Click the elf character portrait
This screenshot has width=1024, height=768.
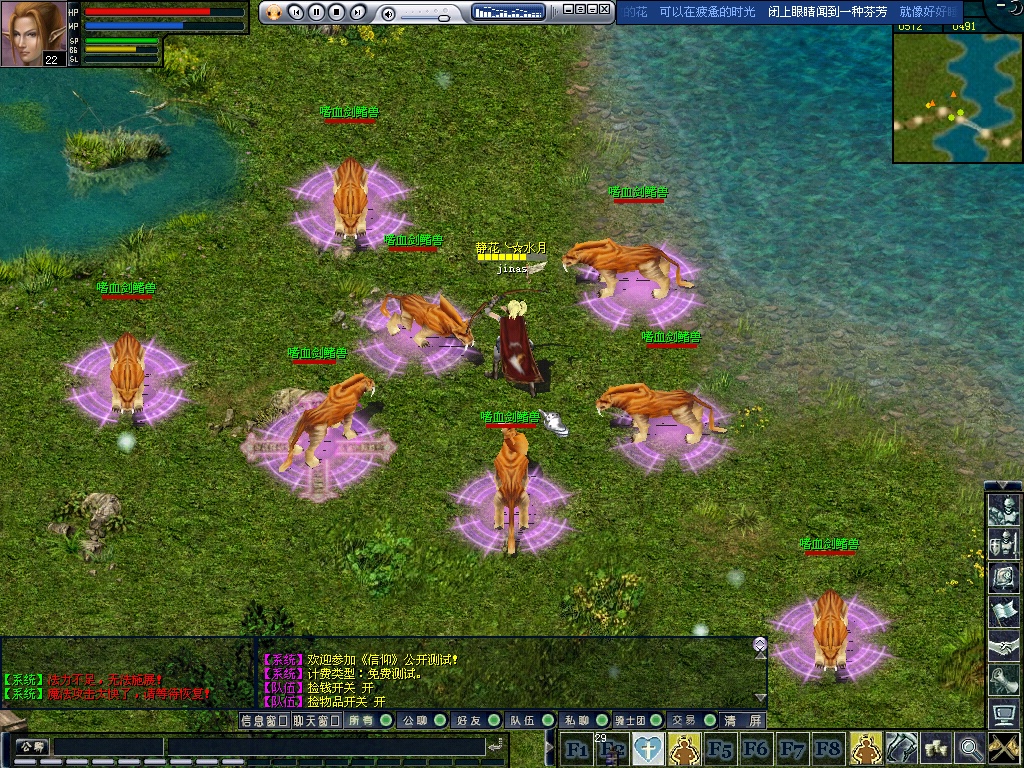tap(33, 33)
